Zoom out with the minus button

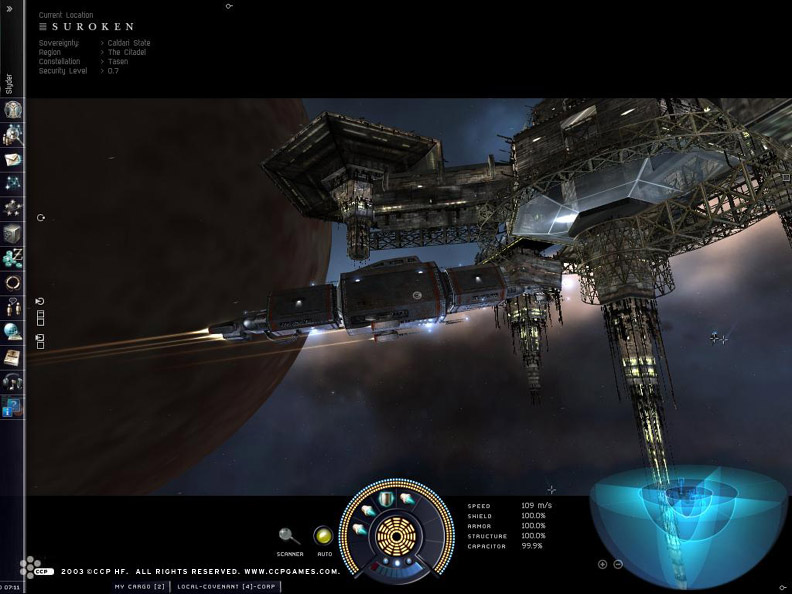(618, 564)
